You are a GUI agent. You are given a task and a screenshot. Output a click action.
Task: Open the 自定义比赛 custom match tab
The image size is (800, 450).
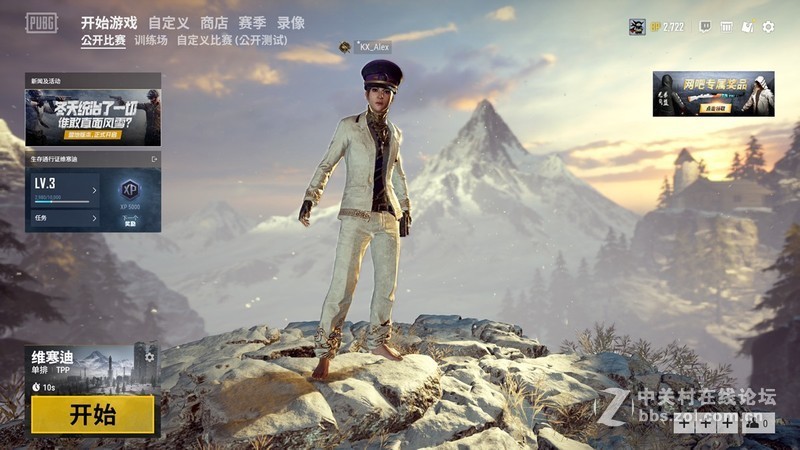(x=231, y=41)
